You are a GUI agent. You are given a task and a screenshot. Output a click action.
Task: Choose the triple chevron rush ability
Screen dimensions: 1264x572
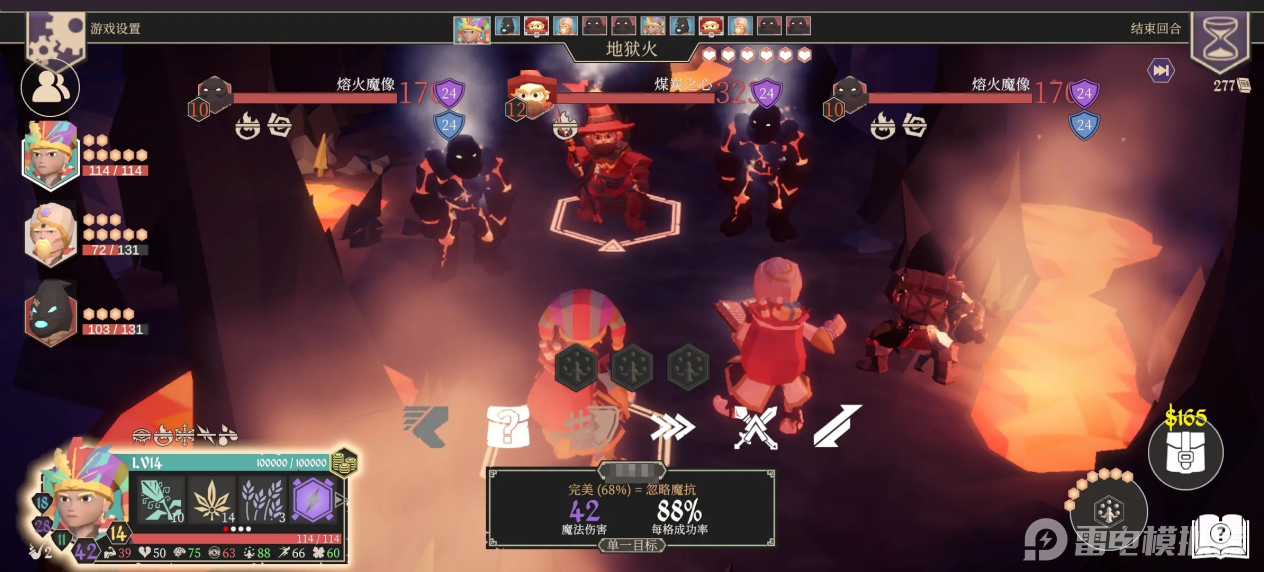[672, 427]
